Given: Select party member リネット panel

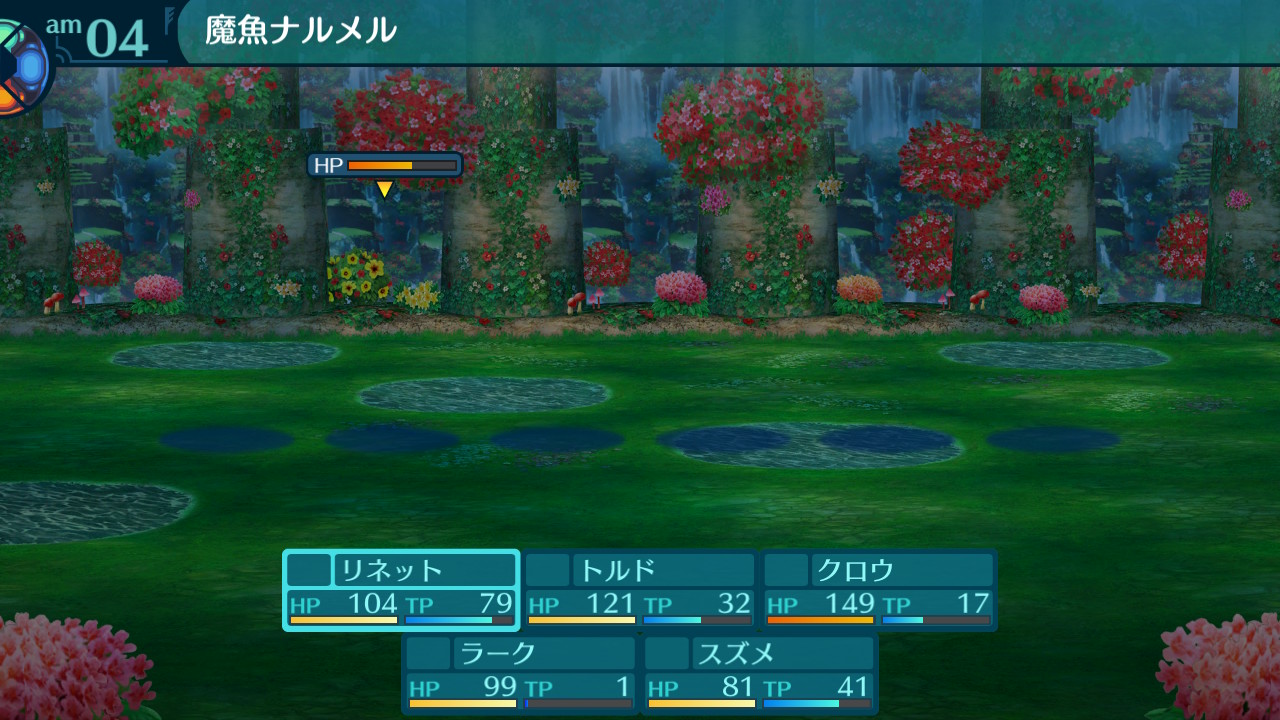Looking at the screenshot, I should [401, 590].
